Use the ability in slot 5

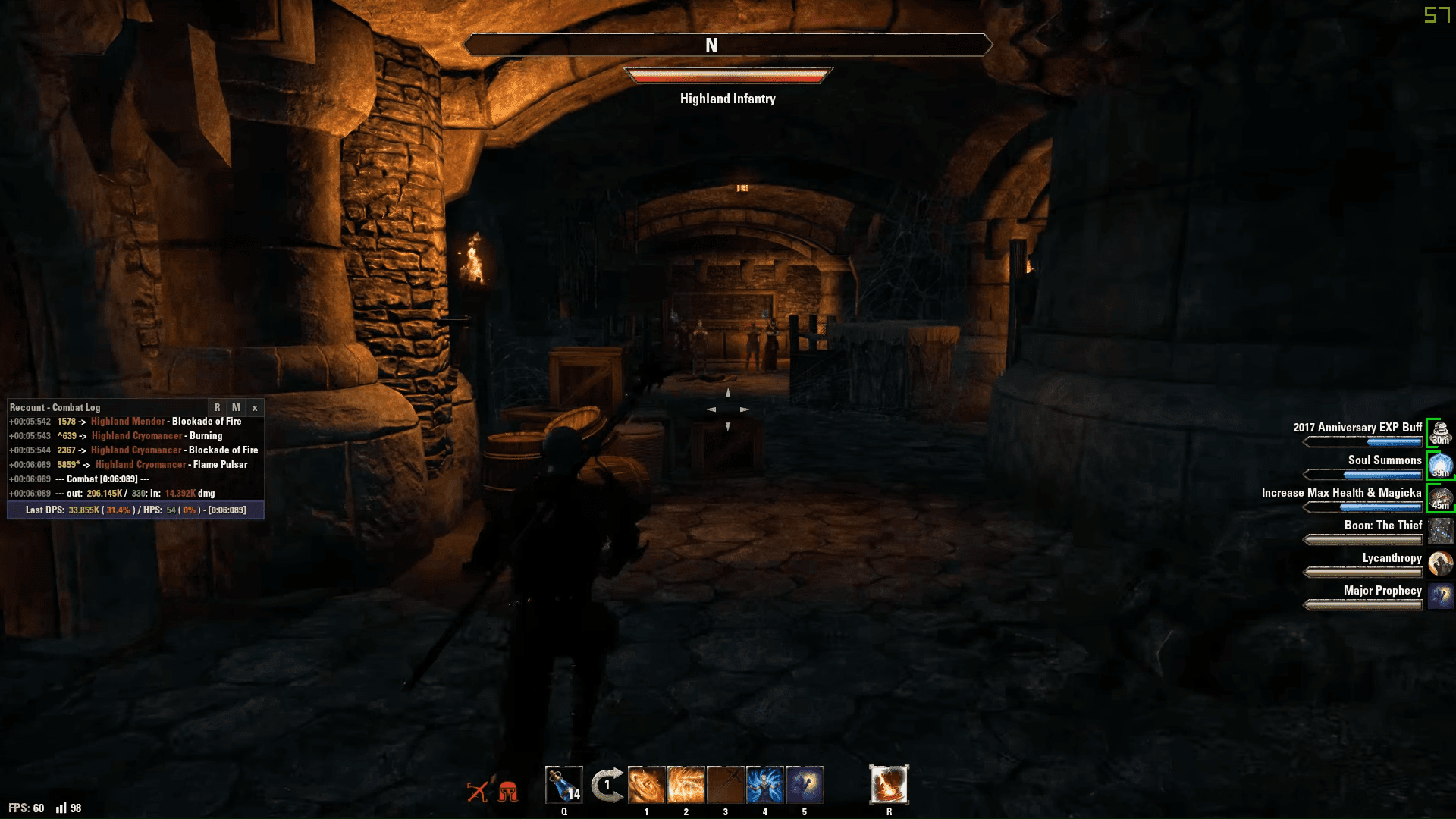coord(805,785)
